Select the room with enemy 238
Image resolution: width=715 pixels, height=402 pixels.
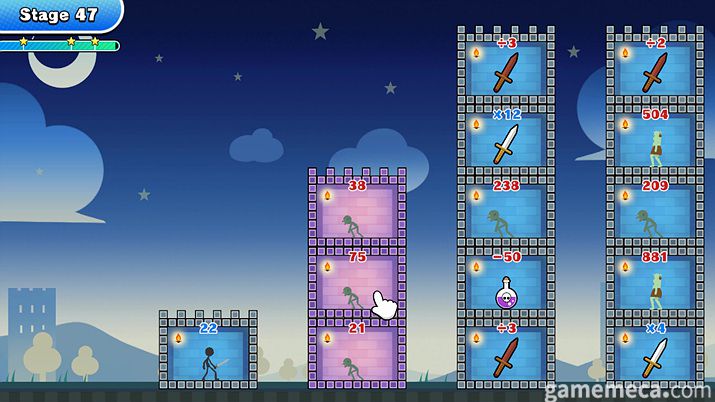pos(506,212)
